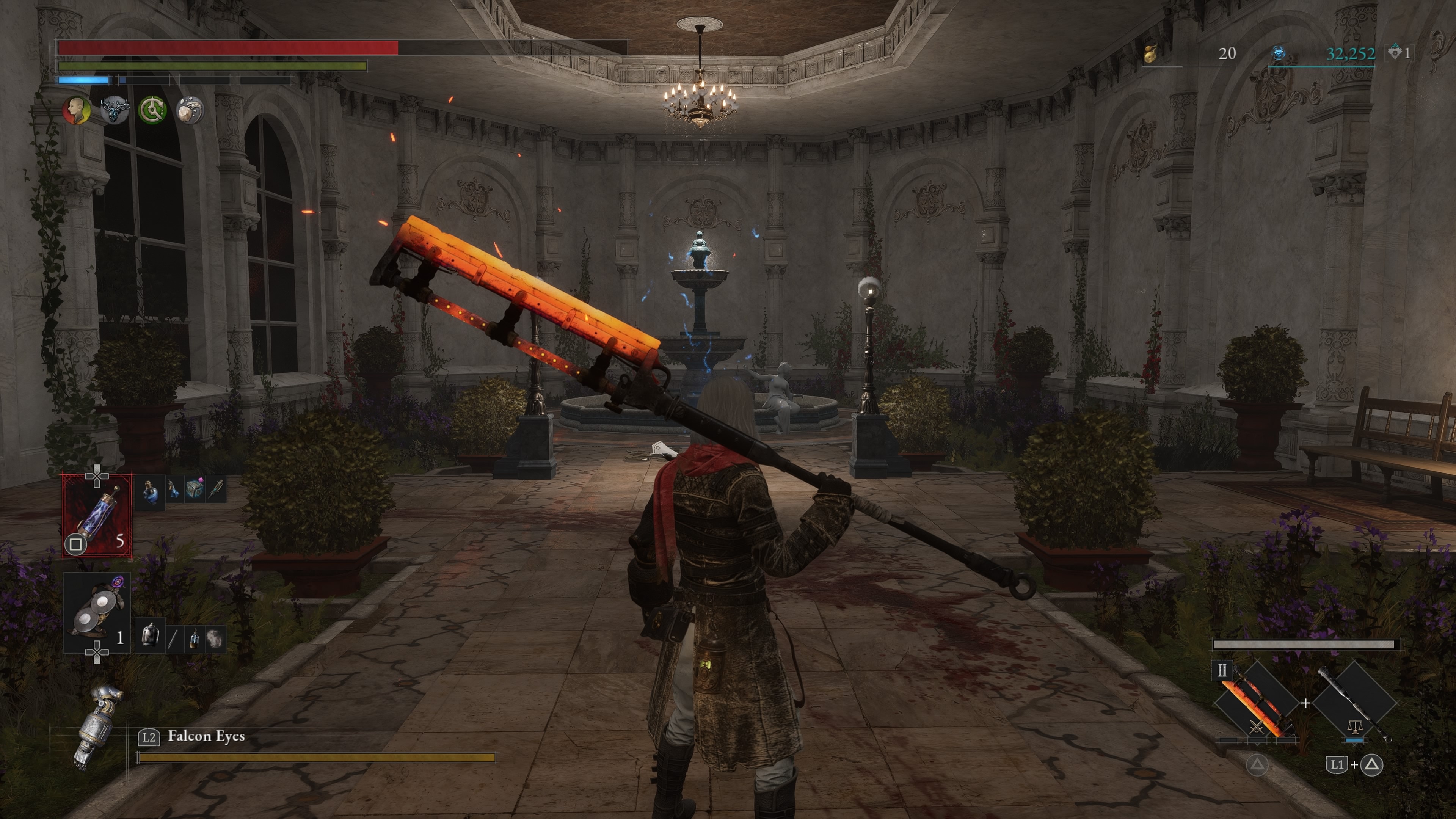Select the thin needle item
Image resolution: width=1456 pixels, height=819 pixels.
pos(173,639)
